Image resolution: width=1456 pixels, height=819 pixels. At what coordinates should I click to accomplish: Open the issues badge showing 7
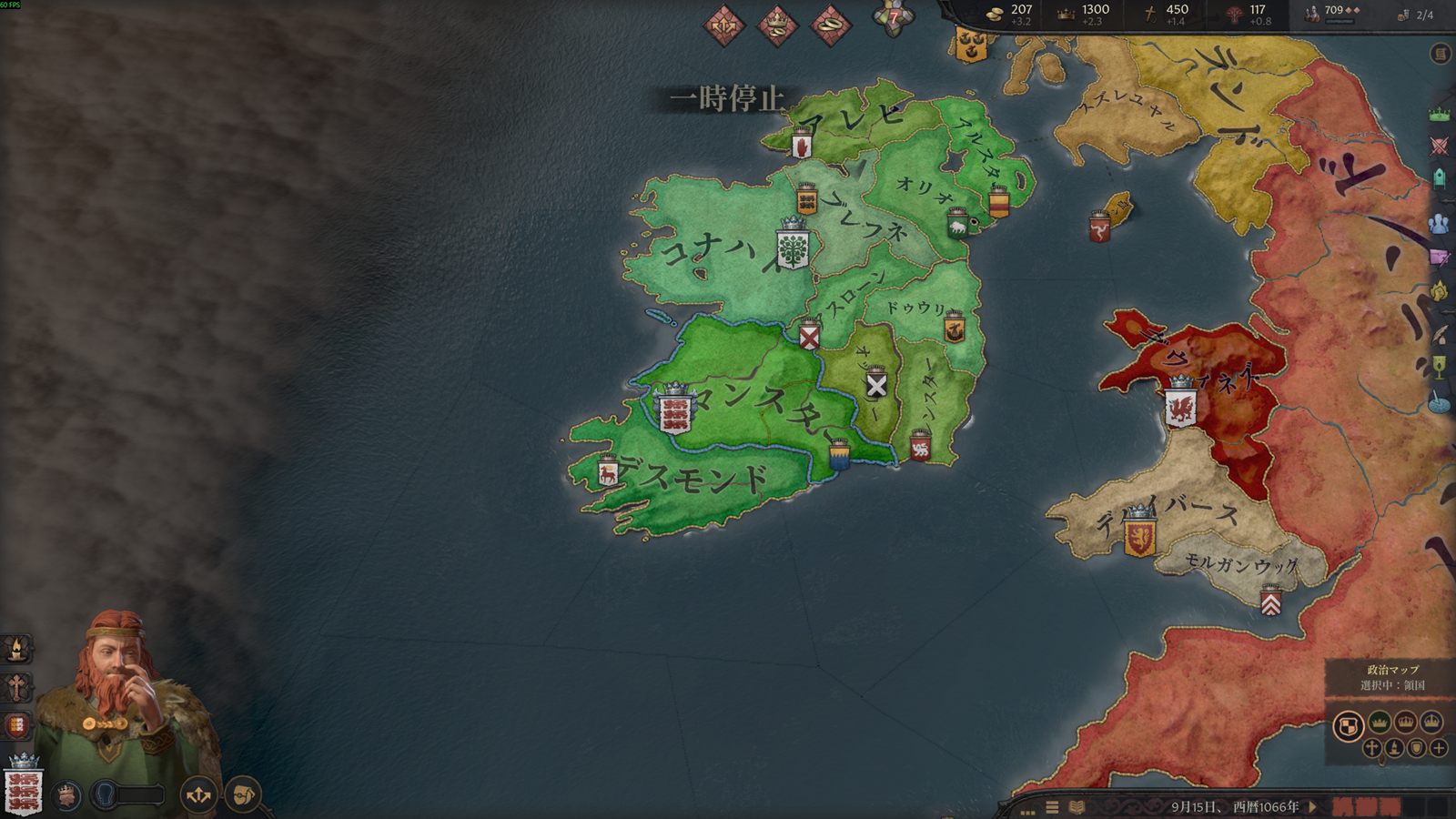(x=893, y=18)
